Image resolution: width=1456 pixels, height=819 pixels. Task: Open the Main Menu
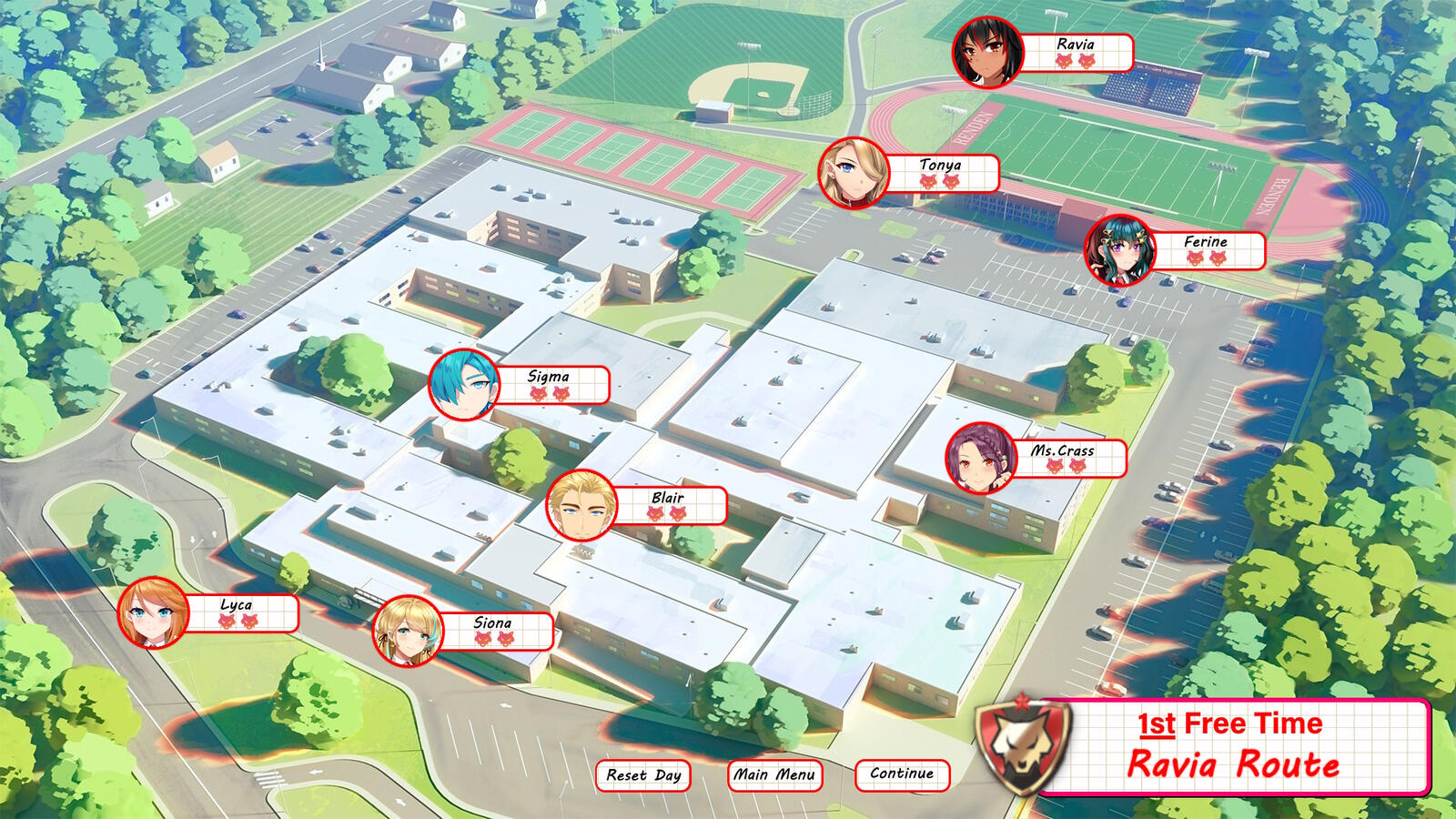pyautogui.click(x=774, y=774)
